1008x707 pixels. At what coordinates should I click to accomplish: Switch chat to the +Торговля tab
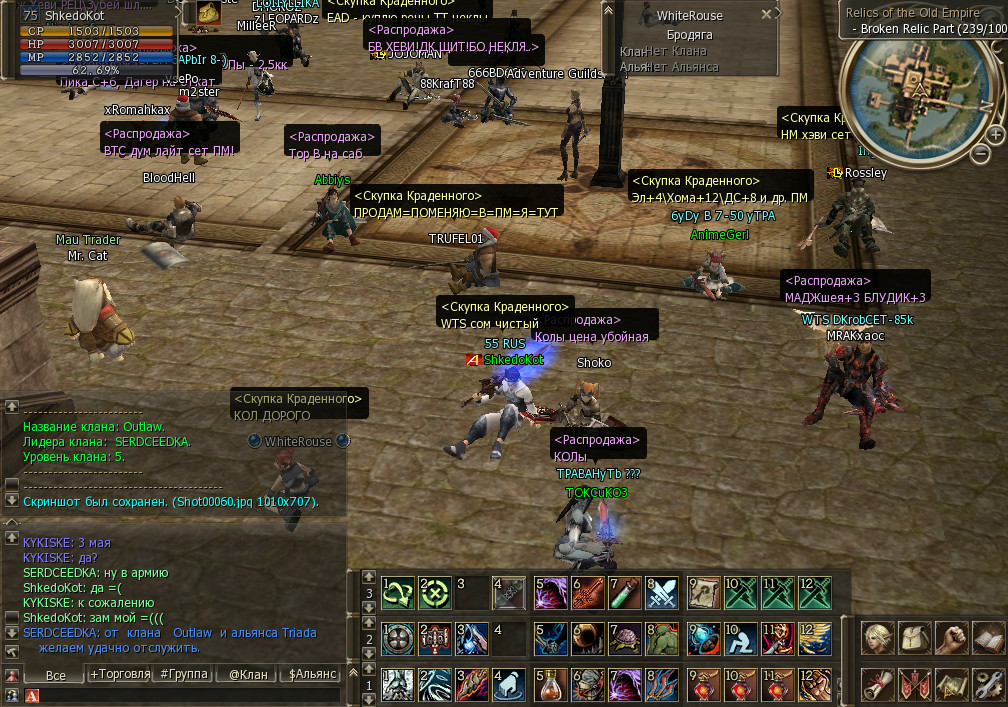[121, 675]
